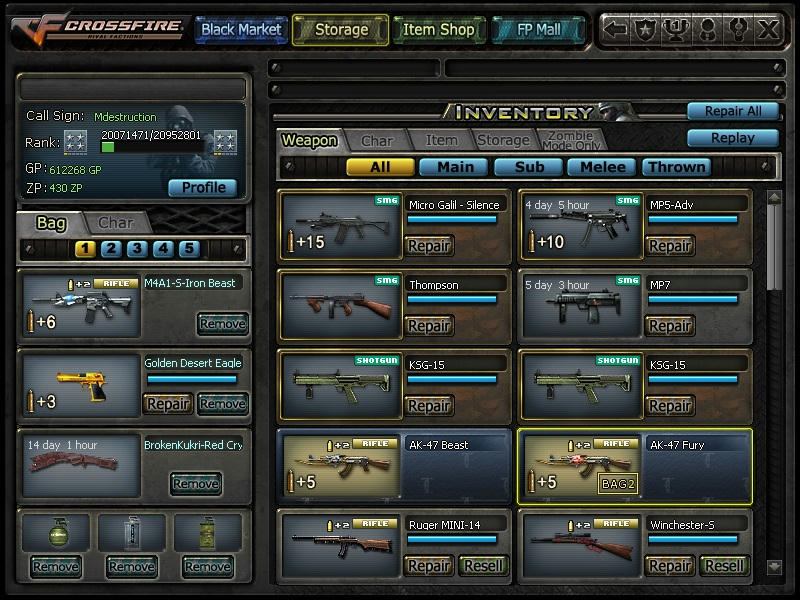Show only Sub weapons
The image size is (800, 600).
click(528, 167)
